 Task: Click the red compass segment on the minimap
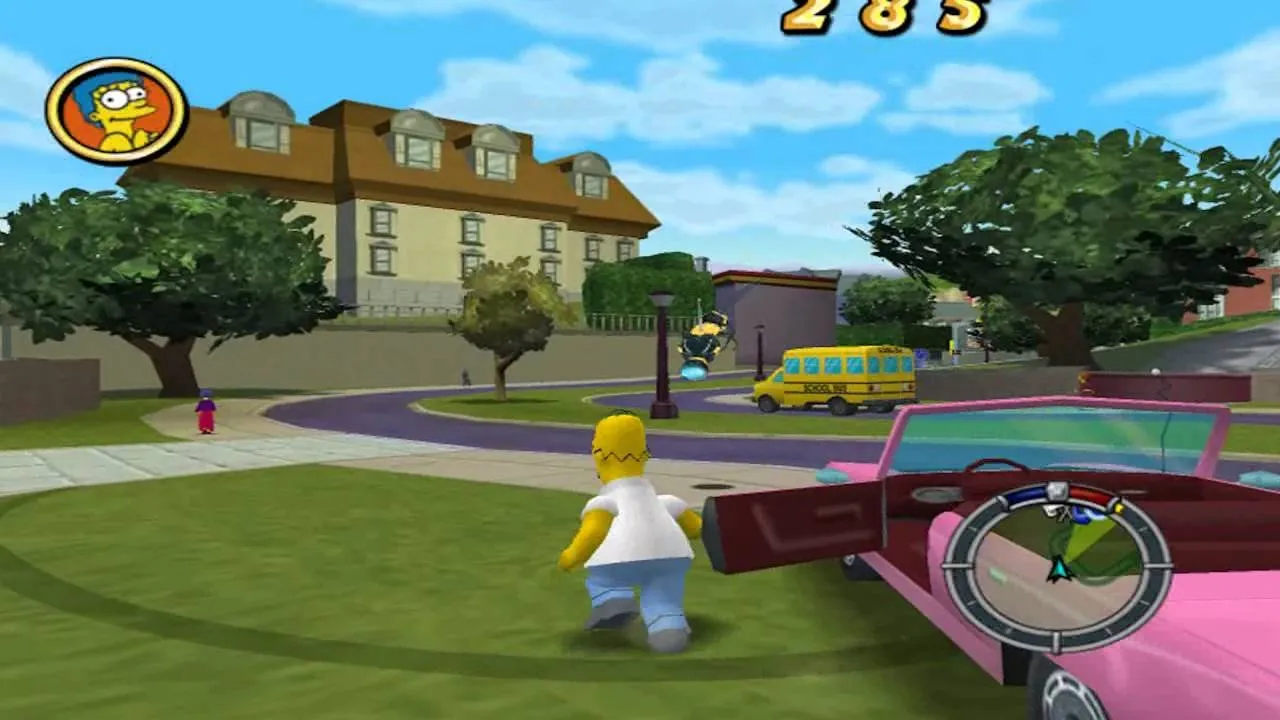coord(1089,495)
